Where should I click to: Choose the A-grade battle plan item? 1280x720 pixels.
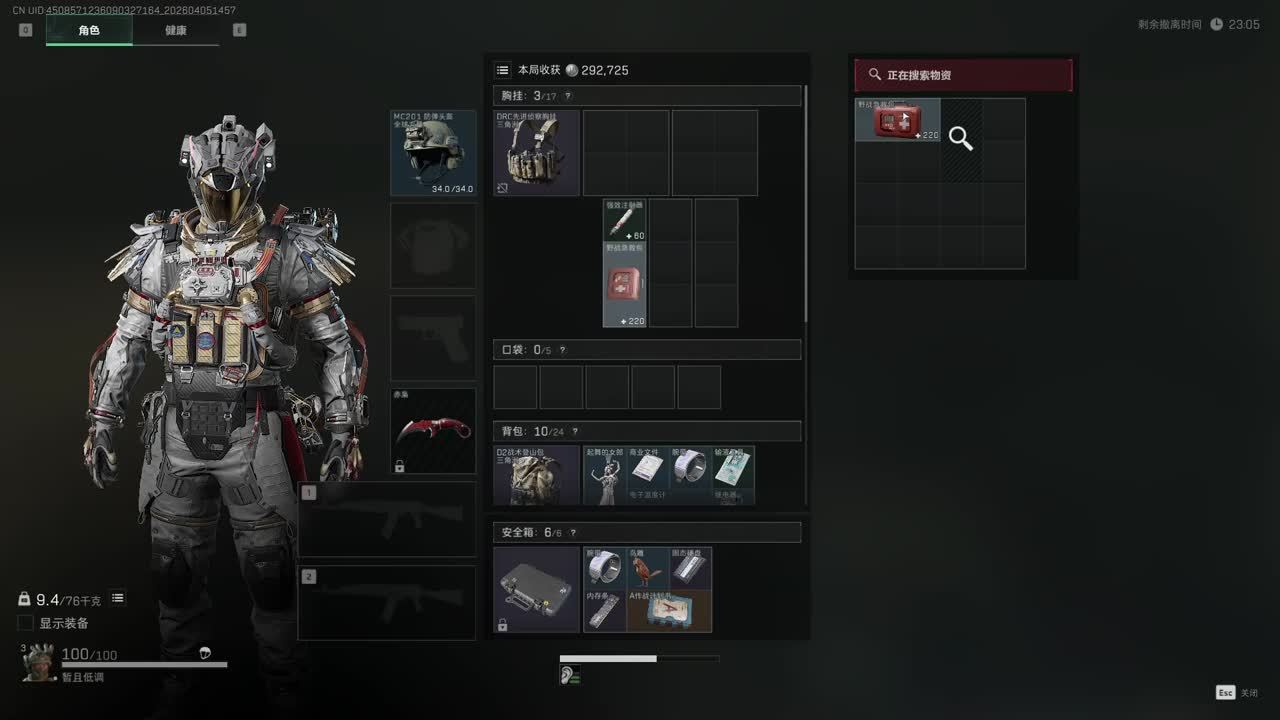(669, 610)
